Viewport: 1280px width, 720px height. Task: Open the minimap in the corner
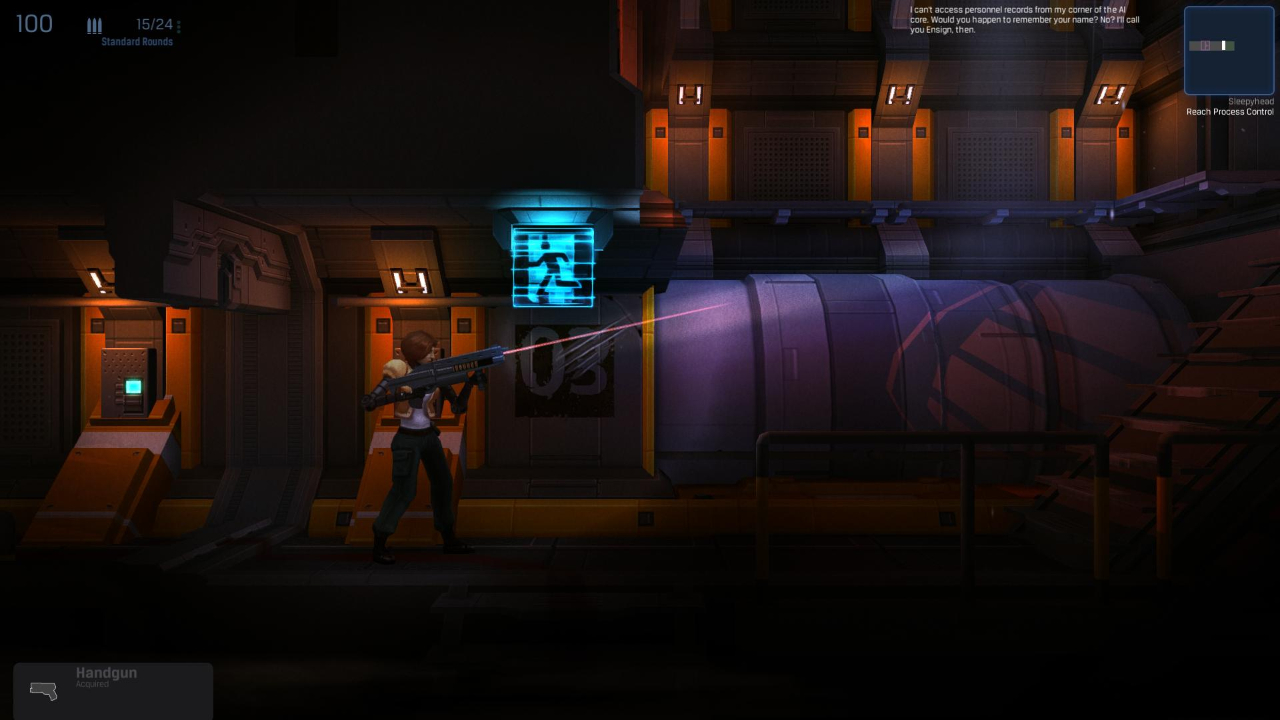(x=1228, y=50)
